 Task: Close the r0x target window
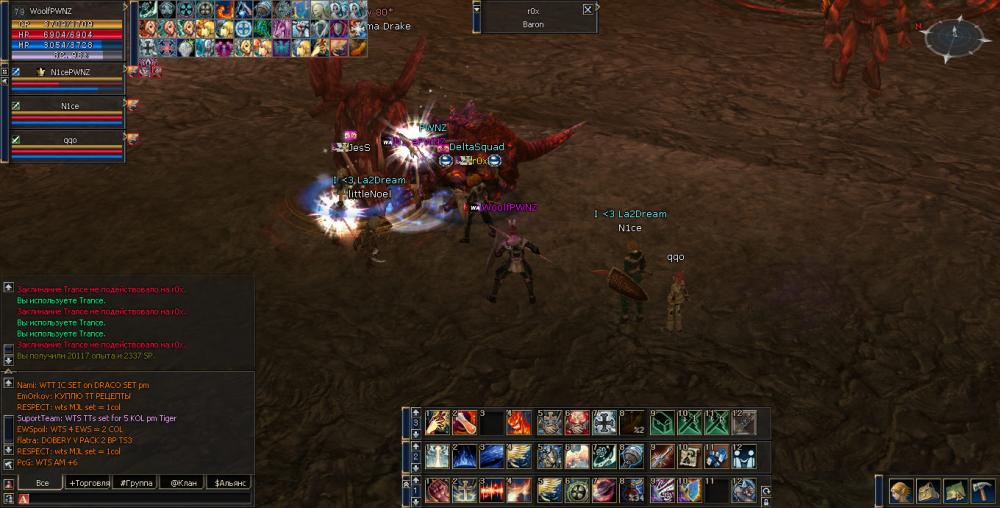coord(587,10)
